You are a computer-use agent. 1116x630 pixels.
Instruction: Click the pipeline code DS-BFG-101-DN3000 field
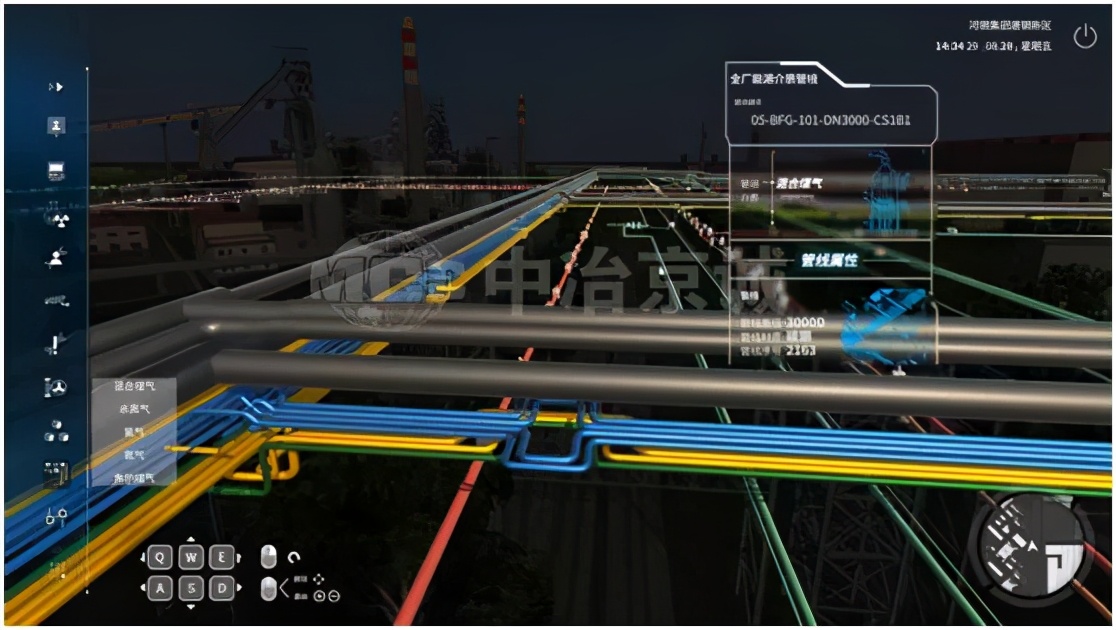point(830,120)
